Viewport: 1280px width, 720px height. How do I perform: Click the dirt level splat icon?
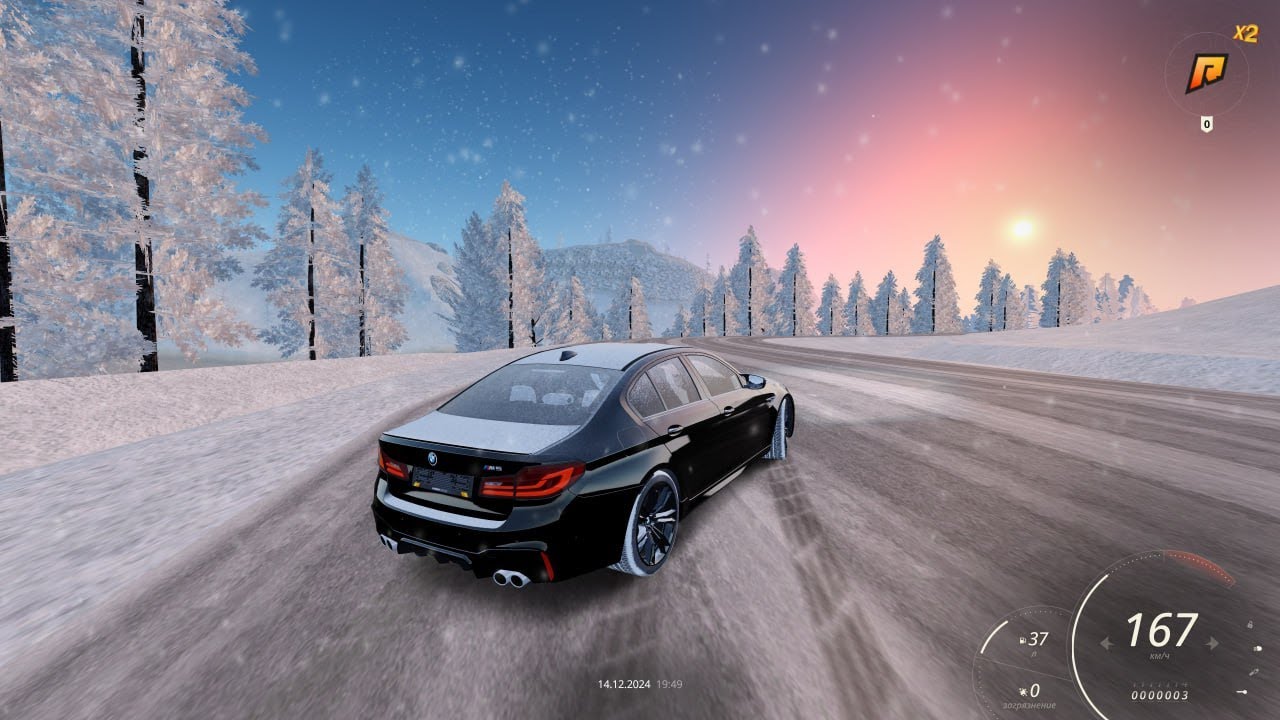(1023, 692)
